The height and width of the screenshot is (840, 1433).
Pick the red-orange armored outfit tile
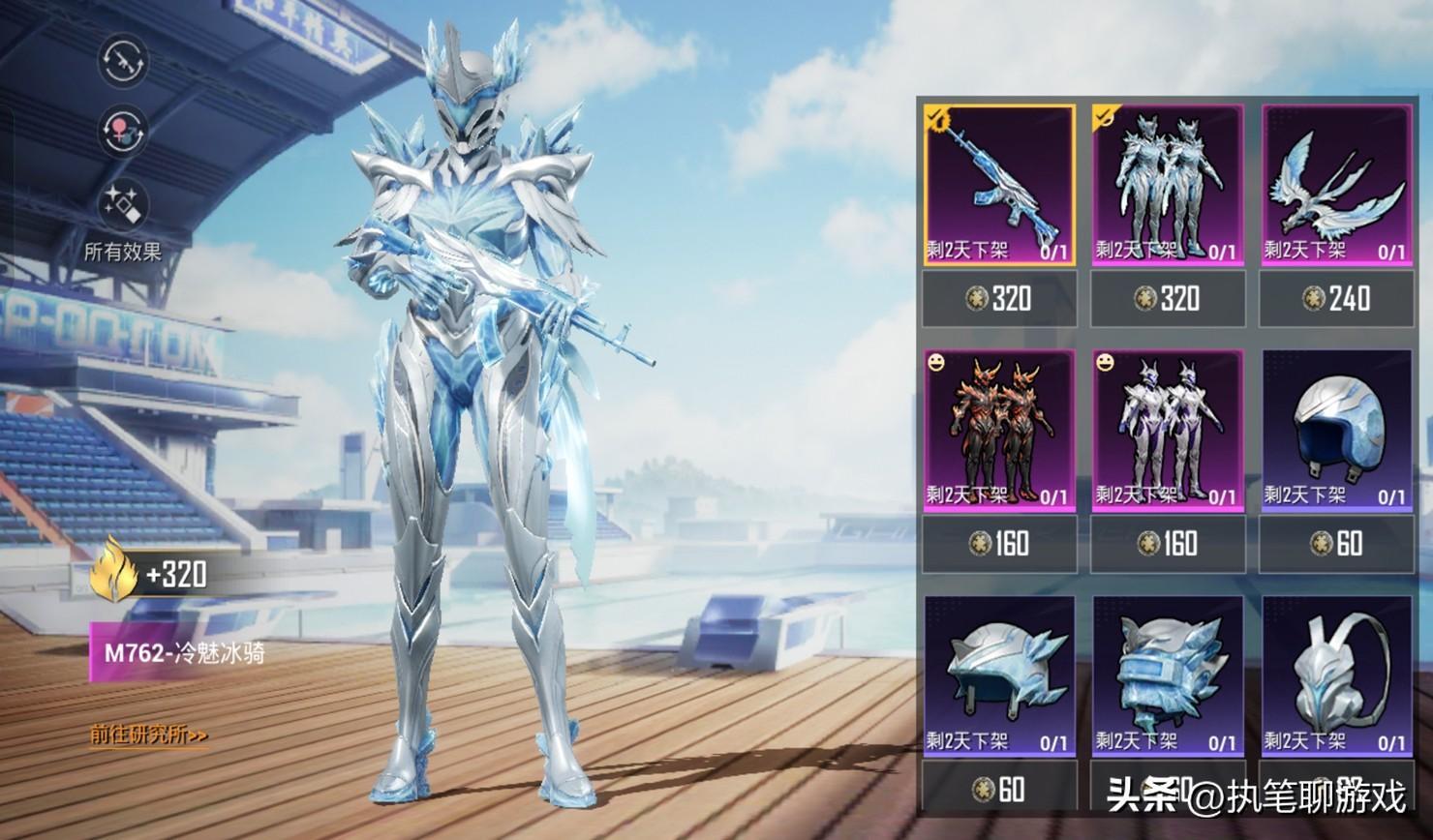(999, 431)
